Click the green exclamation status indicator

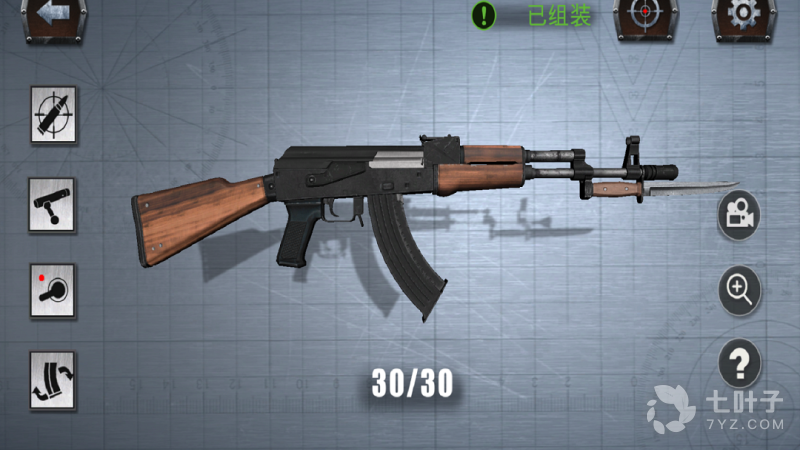tap(485, 15)
